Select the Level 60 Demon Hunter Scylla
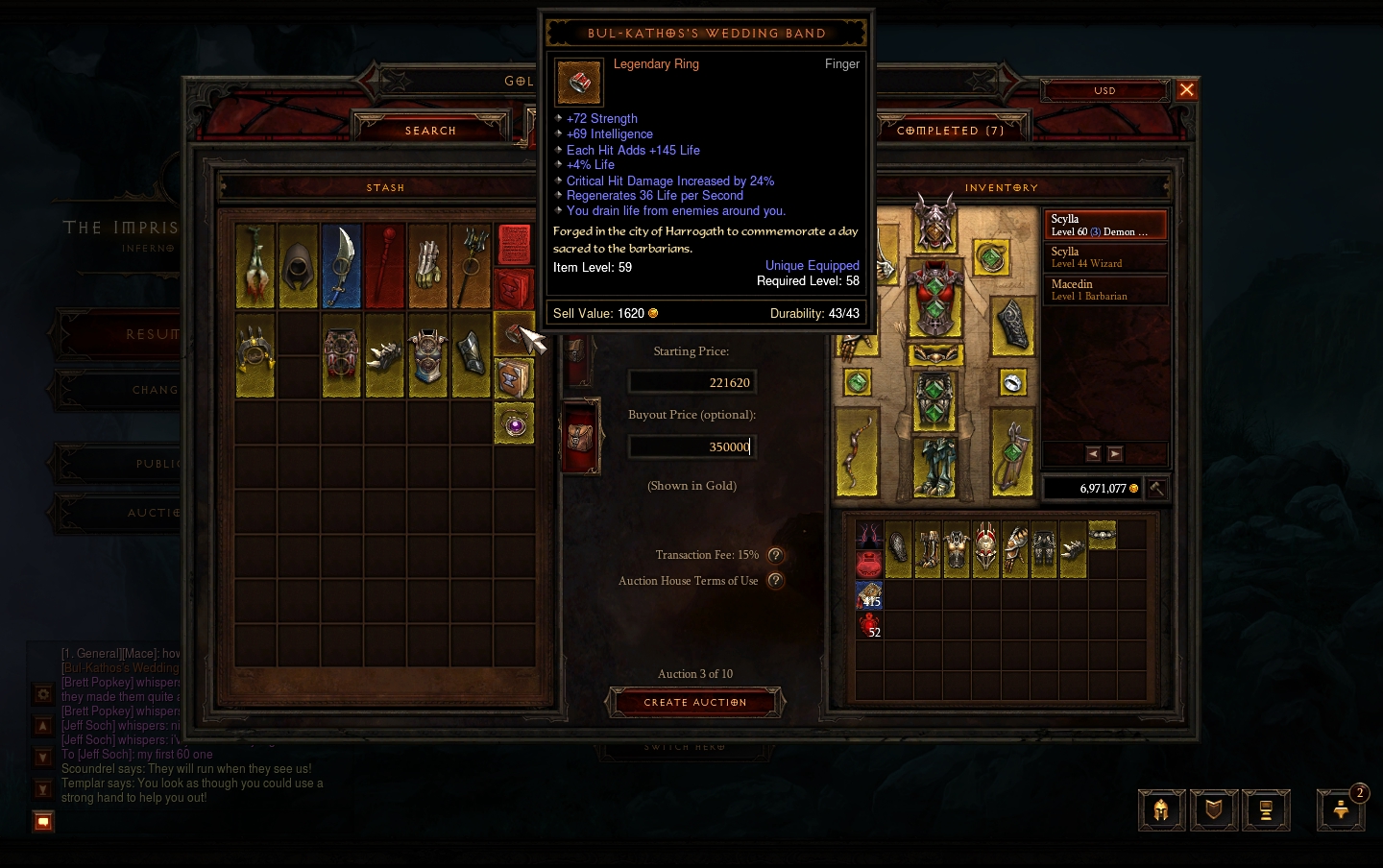Screen dimensions: 1383x868 coord(1104,225)
